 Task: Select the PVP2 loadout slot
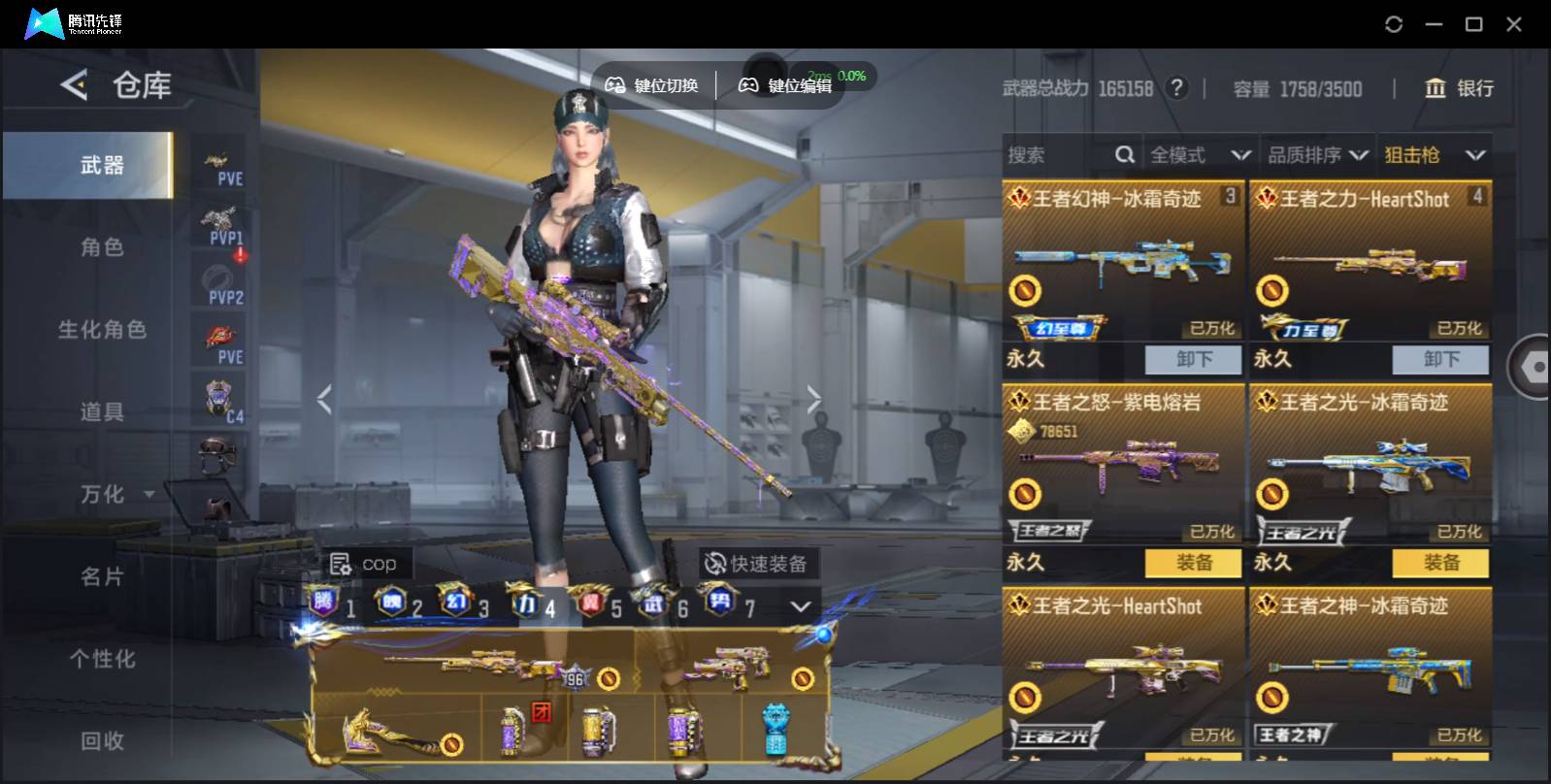tap(225, 284)
